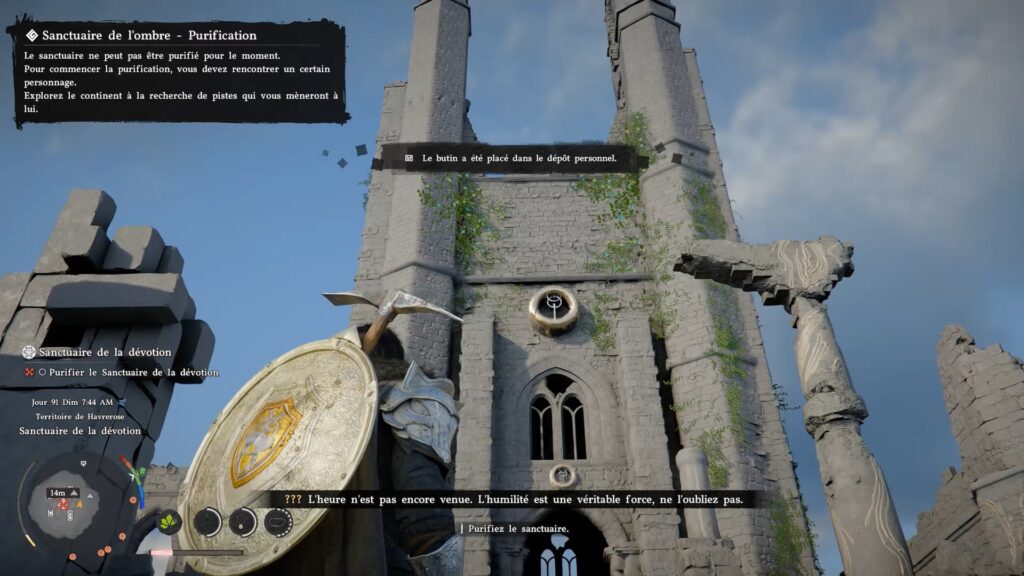Select the green leaf skill icon

[x=169, y=521]
